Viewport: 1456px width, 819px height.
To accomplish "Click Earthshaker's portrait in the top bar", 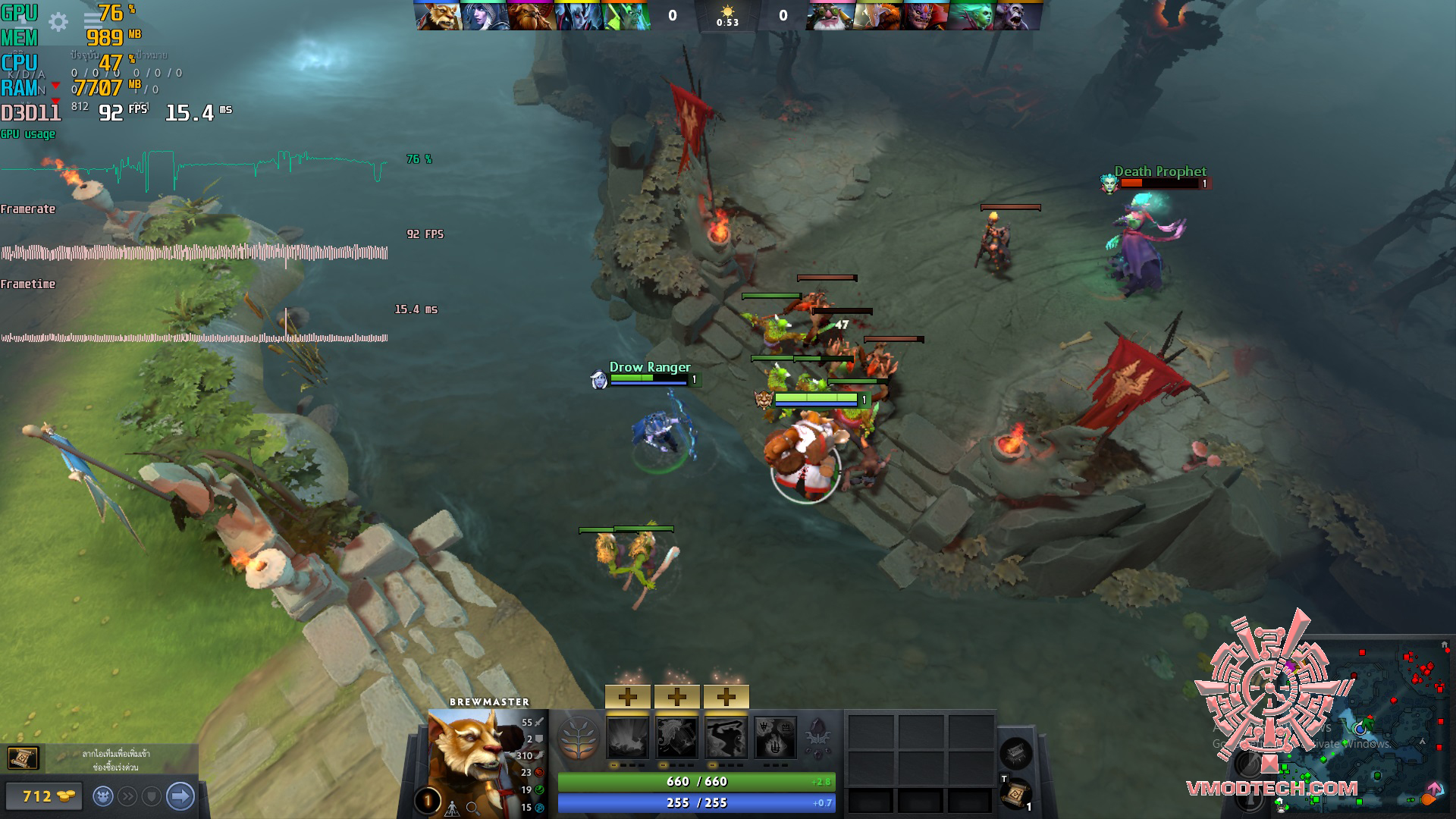I will point(532,16).
